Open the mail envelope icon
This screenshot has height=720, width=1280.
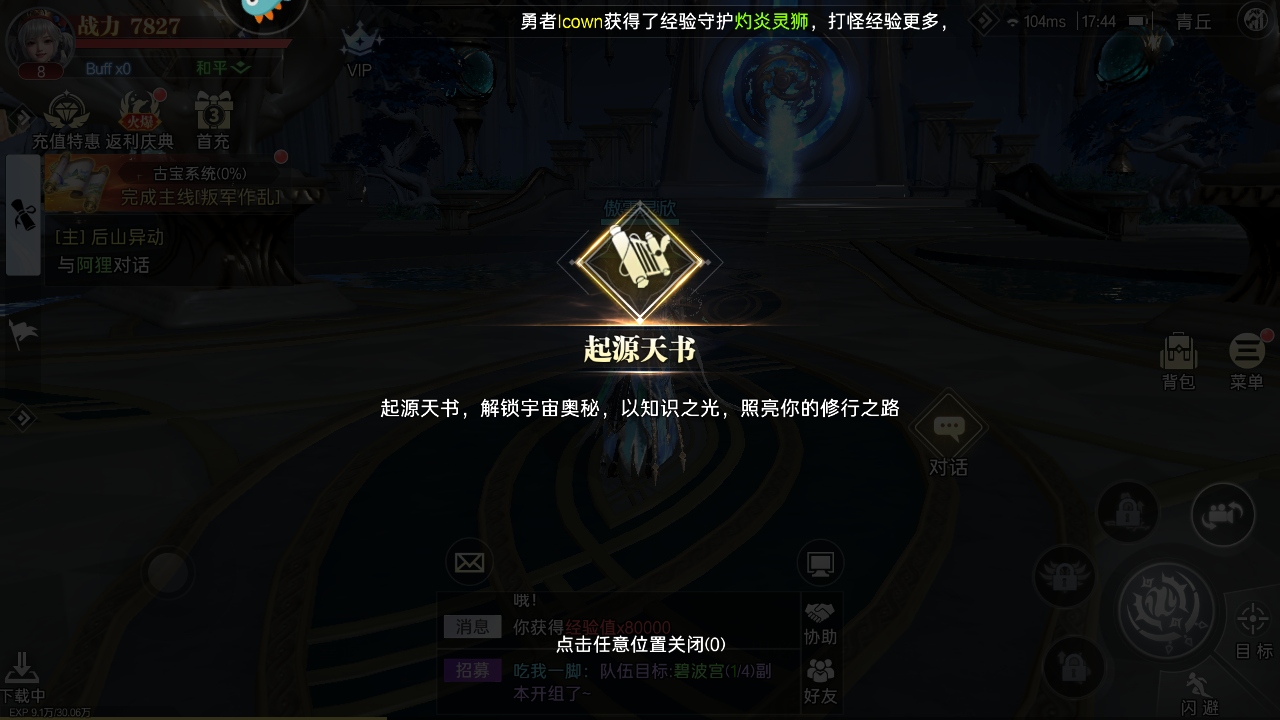470,563
